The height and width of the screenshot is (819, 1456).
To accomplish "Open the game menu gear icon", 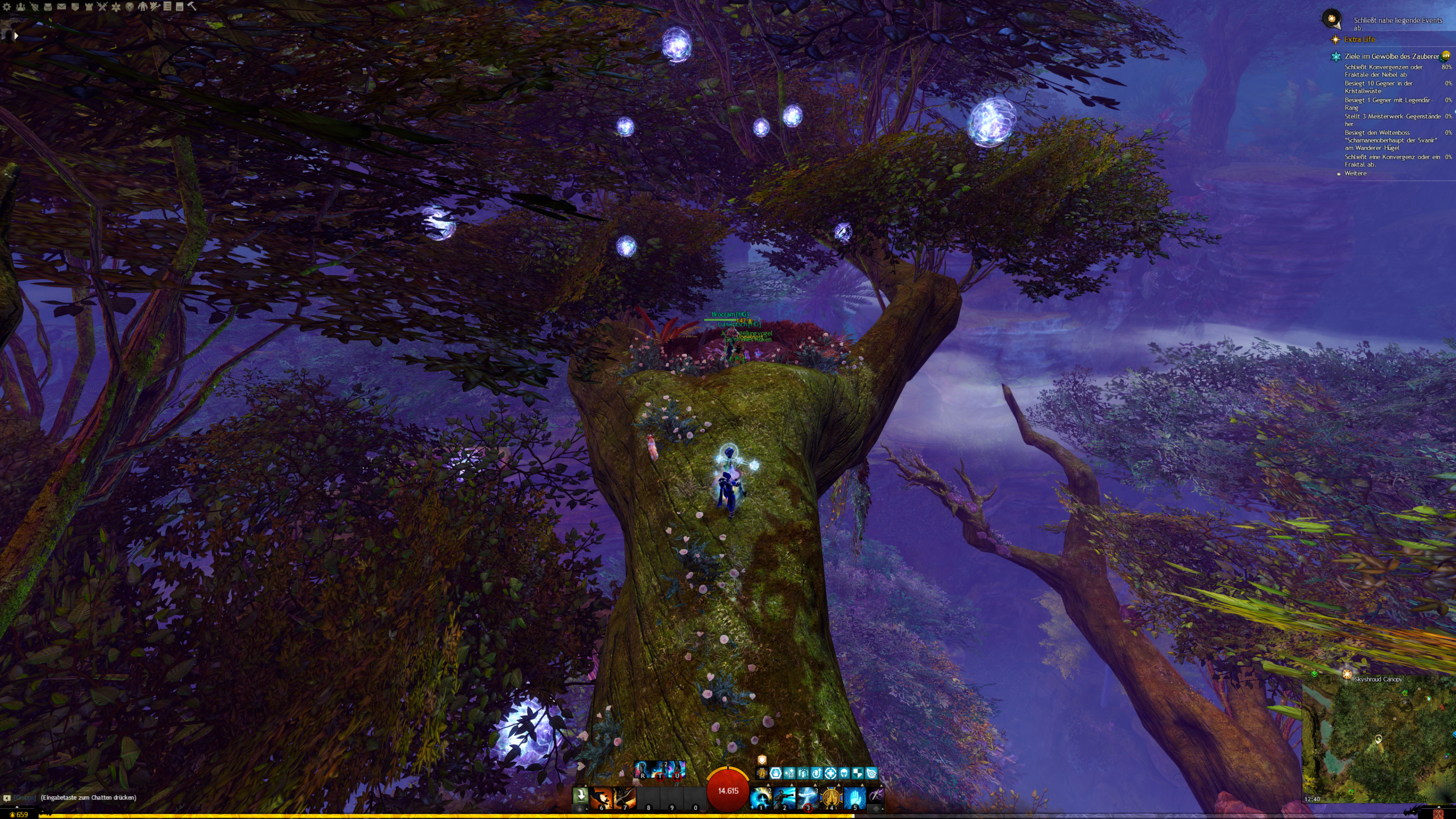I will click(x=7, y=7).
